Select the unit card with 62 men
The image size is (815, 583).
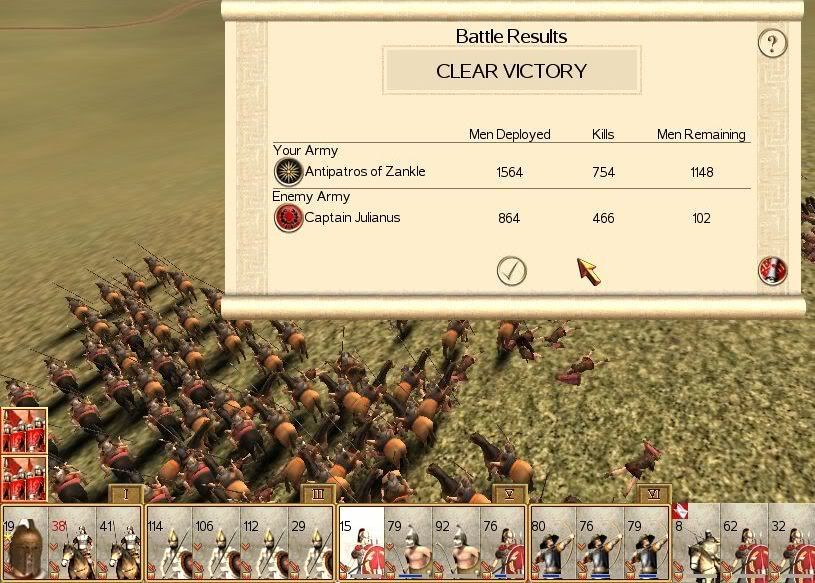pyautogui.click(x=745, y=544)
